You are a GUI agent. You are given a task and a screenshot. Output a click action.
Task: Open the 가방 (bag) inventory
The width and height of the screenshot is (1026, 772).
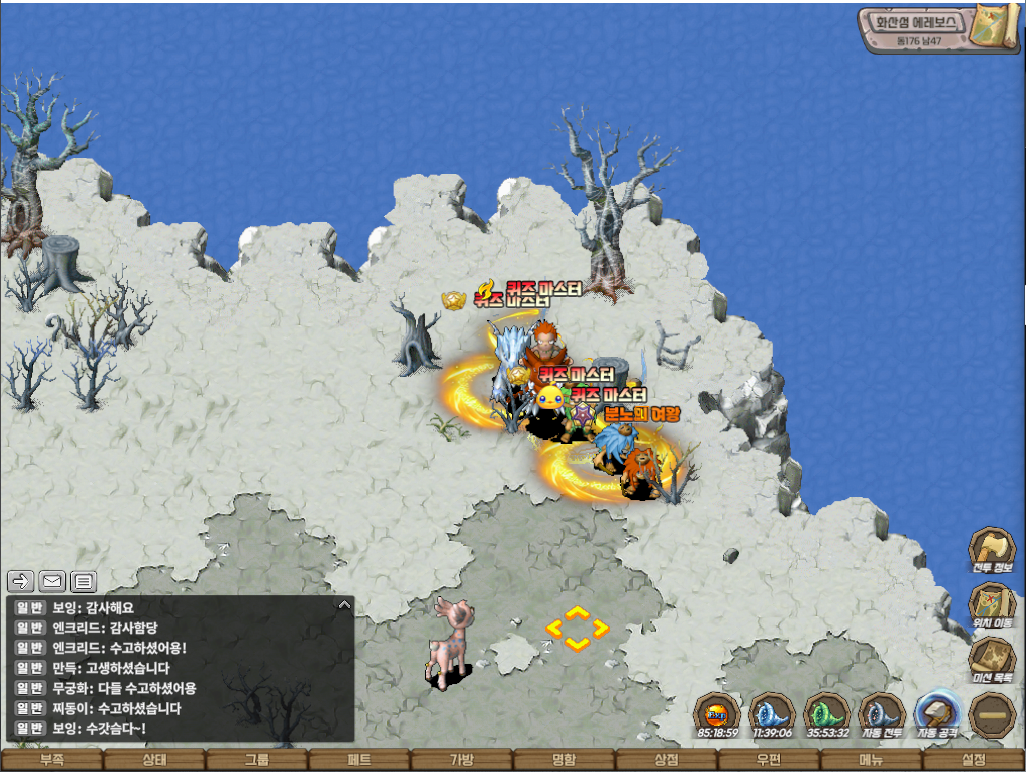pyautogui.click(x=461, y=761)
